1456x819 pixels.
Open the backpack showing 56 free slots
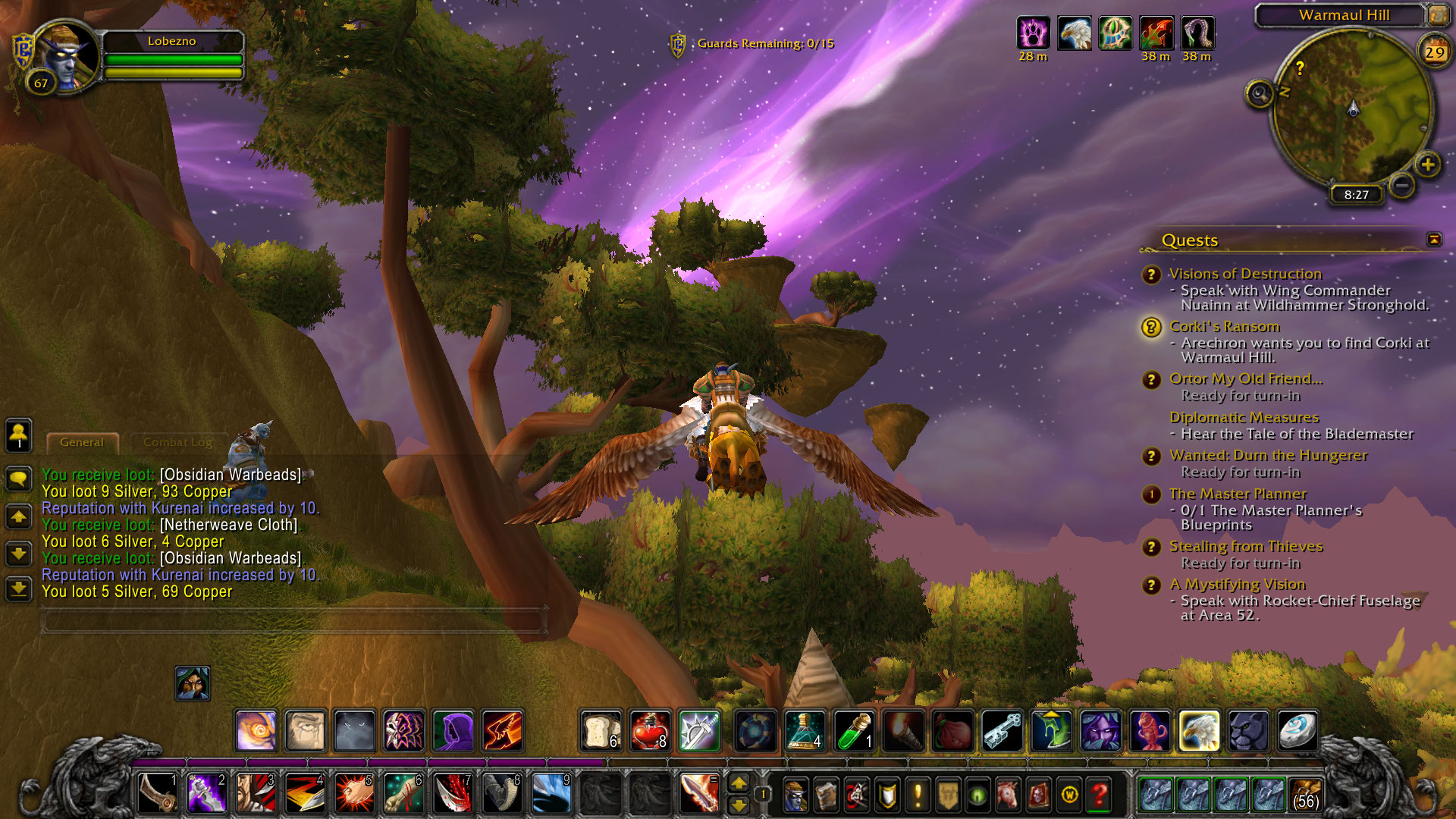(x=1305, y=794)
